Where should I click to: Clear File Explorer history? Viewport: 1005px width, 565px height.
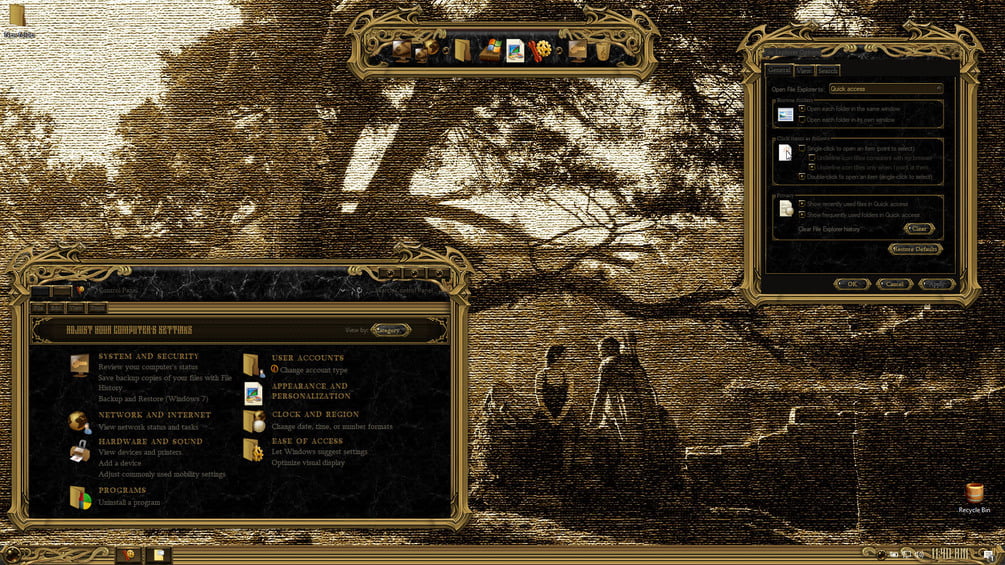coord(919,229)
